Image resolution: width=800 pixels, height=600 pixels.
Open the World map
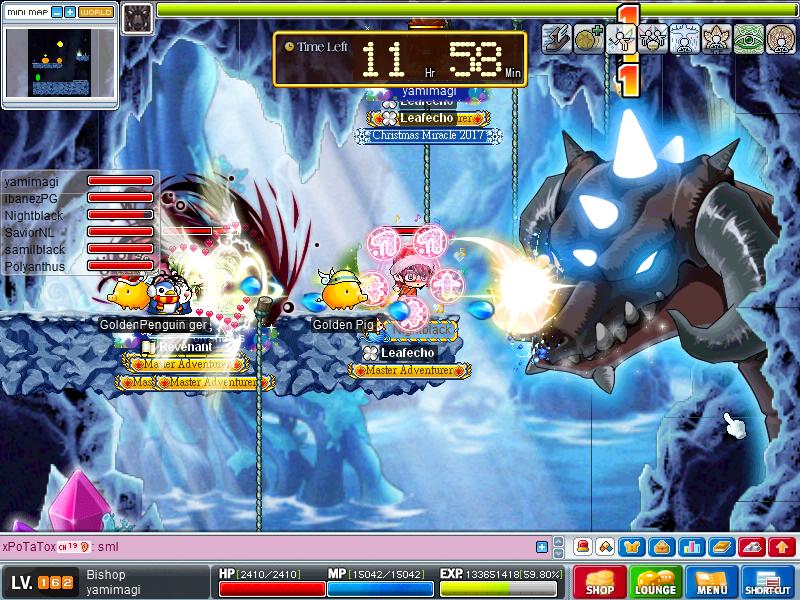point(96,13)
